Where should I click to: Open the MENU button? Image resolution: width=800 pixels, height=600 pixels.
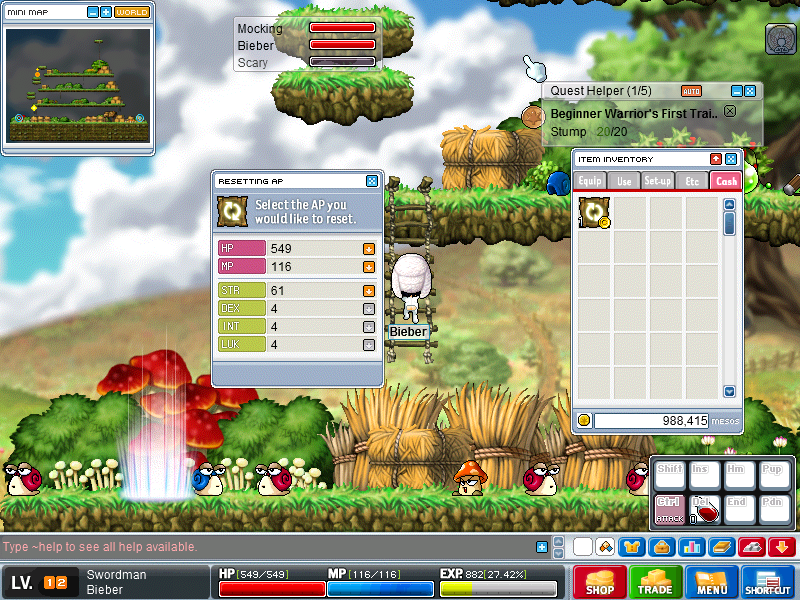(x=712, y=582)
